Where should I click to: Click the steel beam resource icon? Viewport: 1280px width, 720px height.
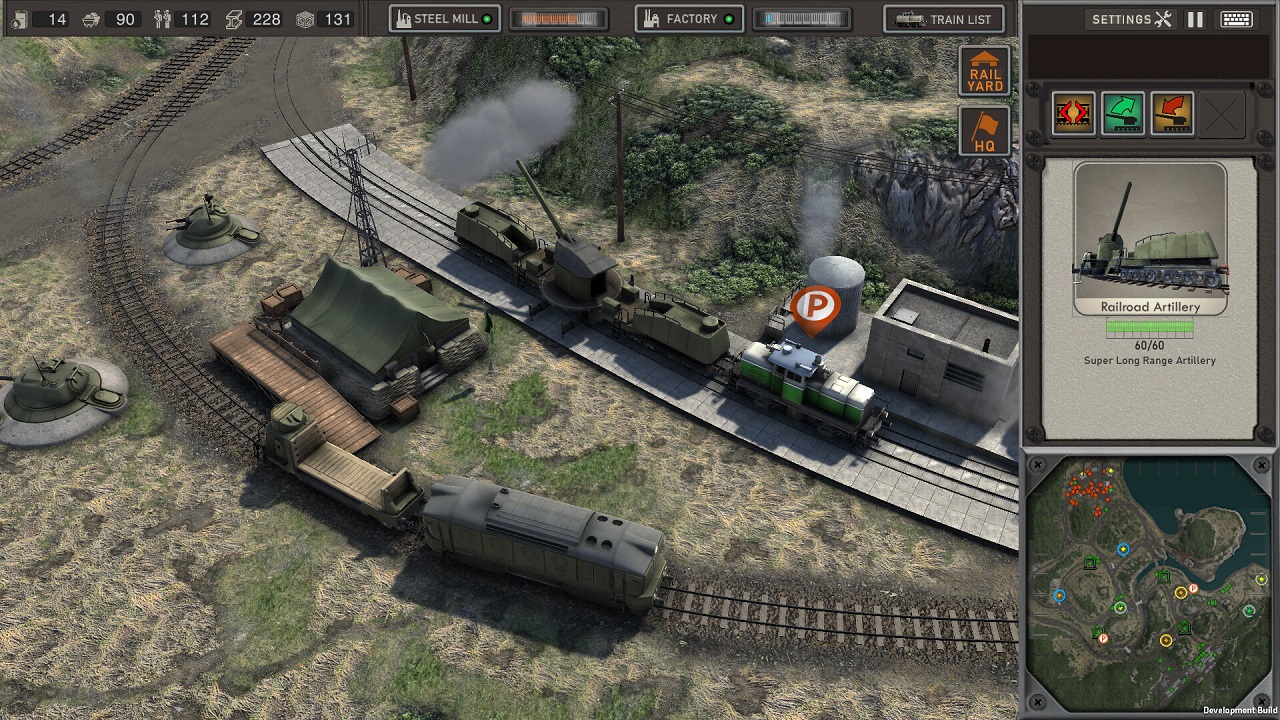point(233,17)
